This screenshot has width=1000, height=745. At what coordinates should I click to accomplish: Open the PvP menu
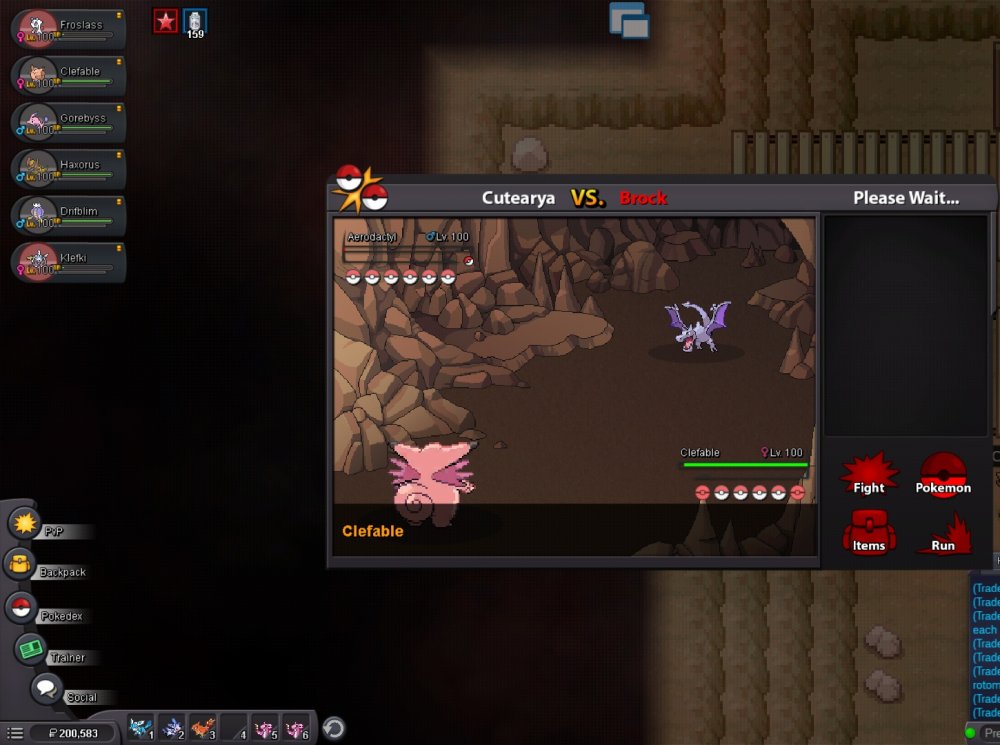click(x=24, y=523)
